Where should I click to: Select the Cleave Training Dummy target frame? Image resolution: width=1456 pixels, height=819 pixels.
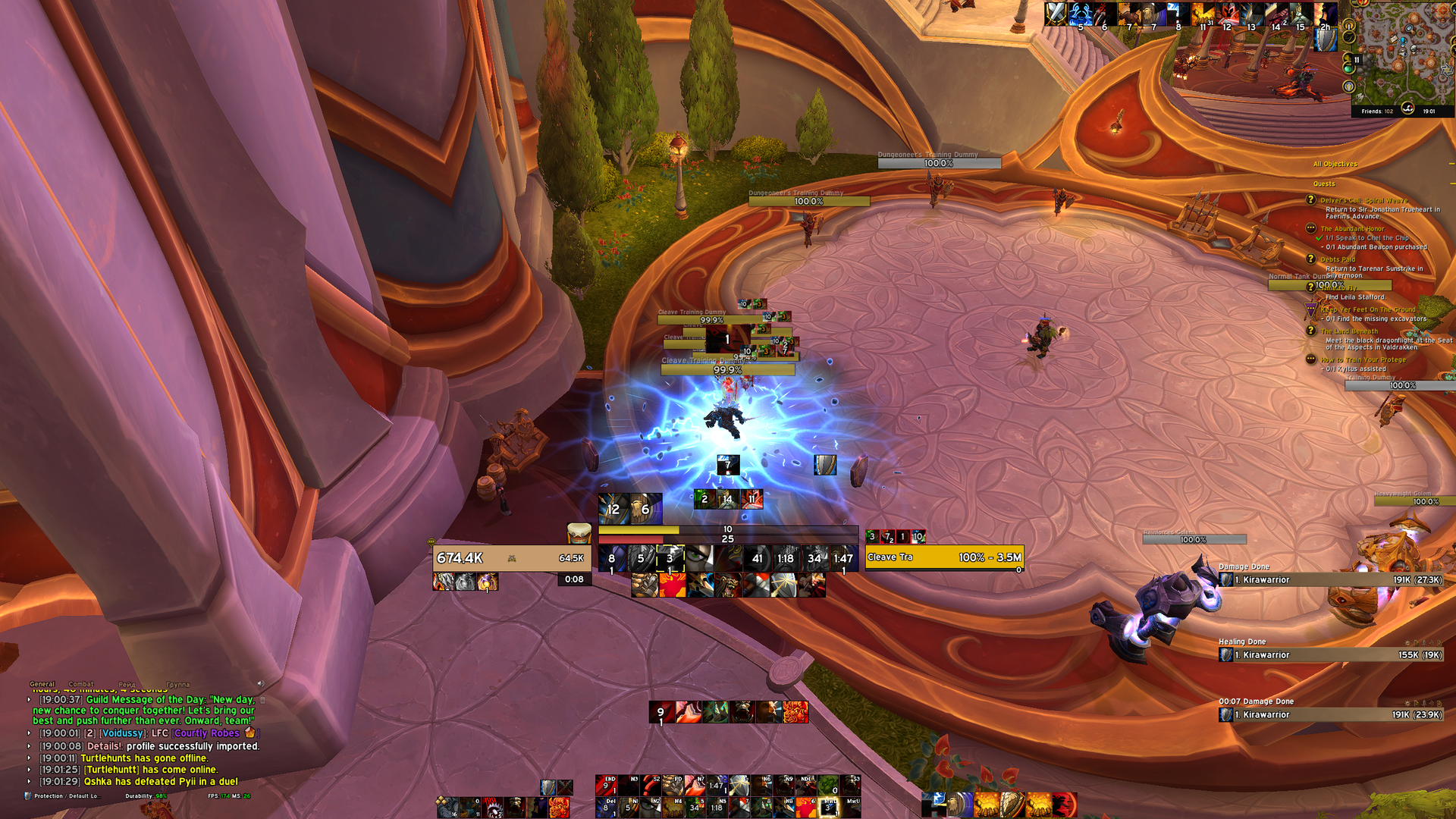[944, 557]
